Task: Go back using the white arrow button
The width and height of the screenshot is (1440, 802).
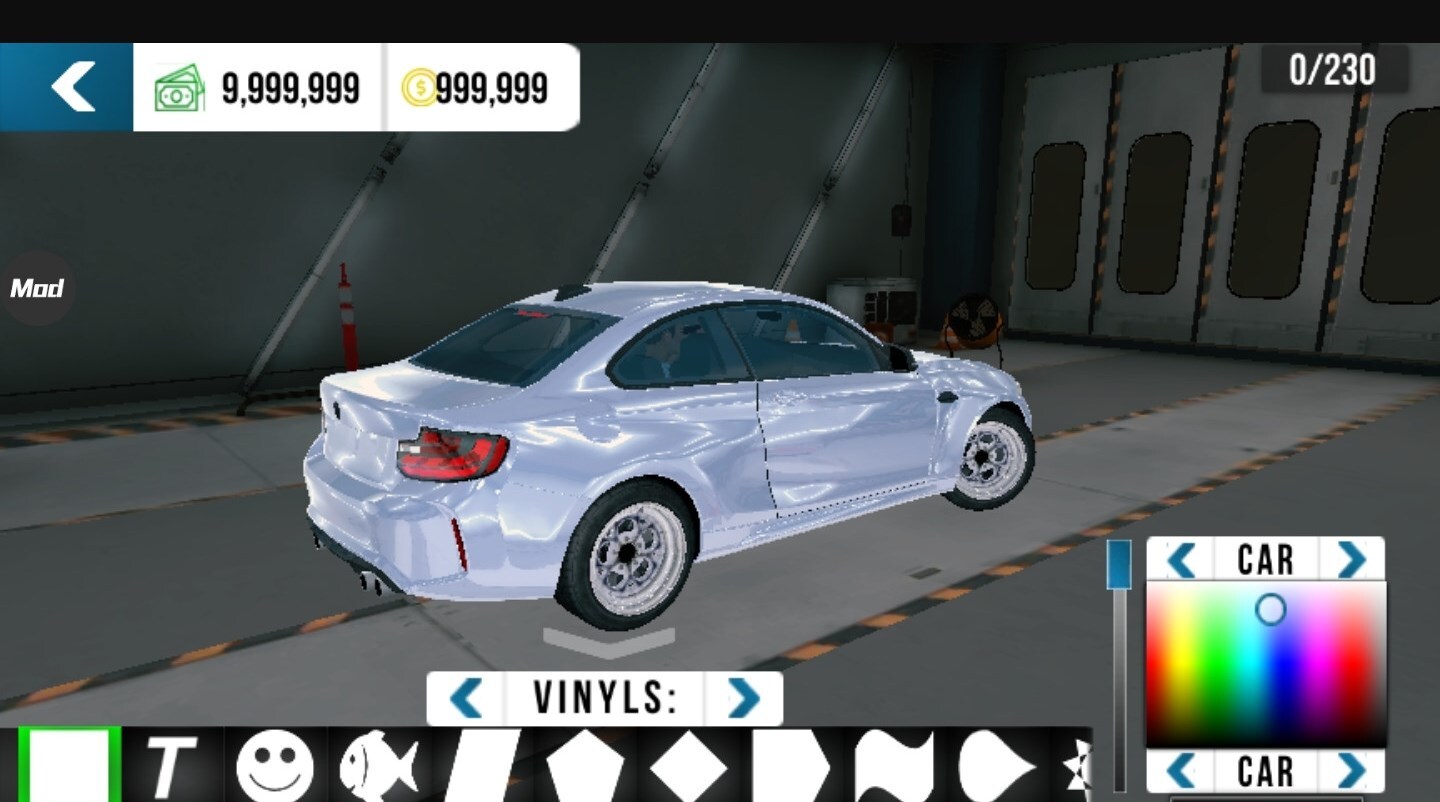Action: [x=70, y=87]
